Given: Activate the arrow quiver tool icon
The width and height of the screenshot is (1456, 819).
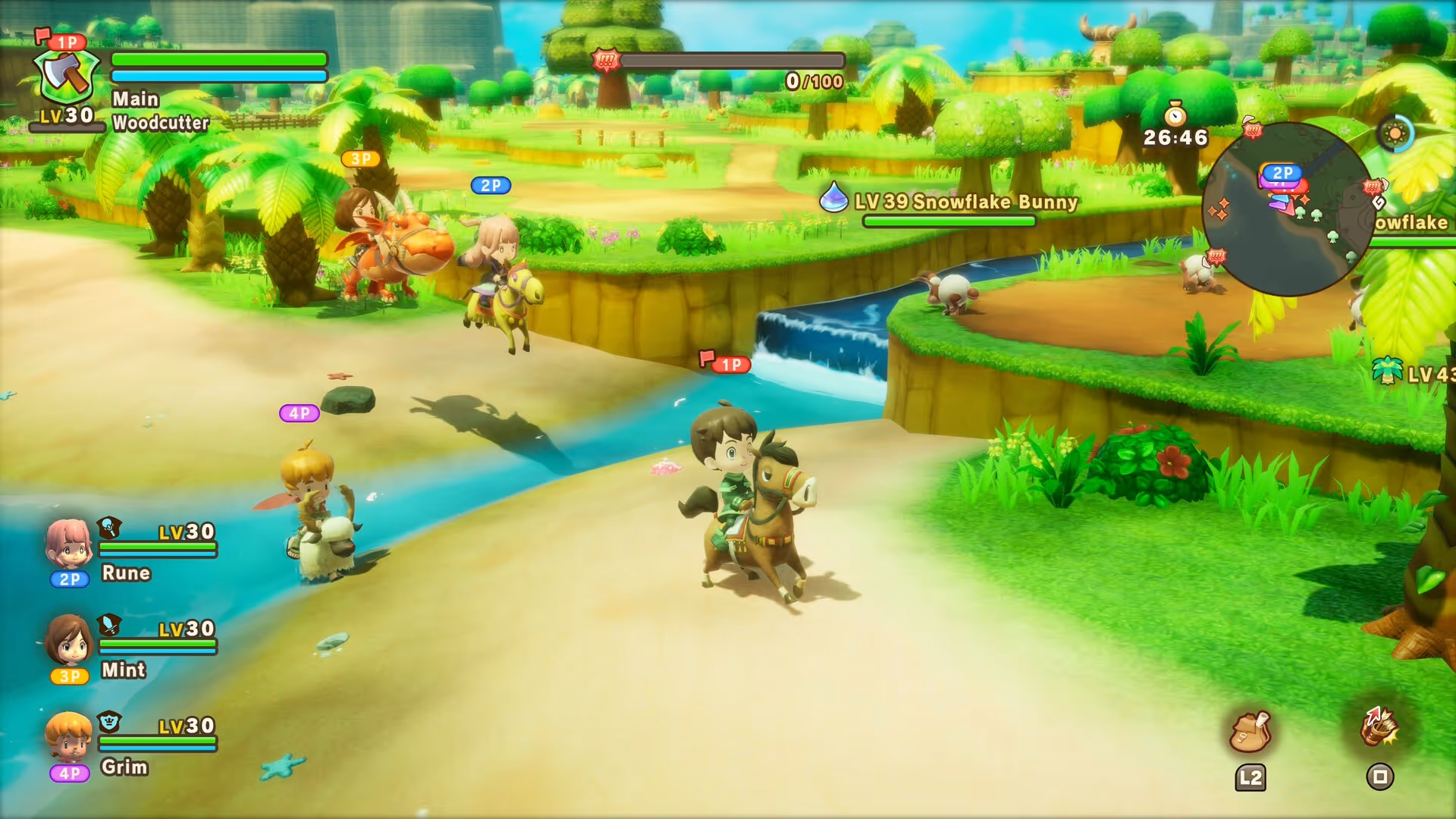Looking at the screenshot, I should click(1379, 726).
